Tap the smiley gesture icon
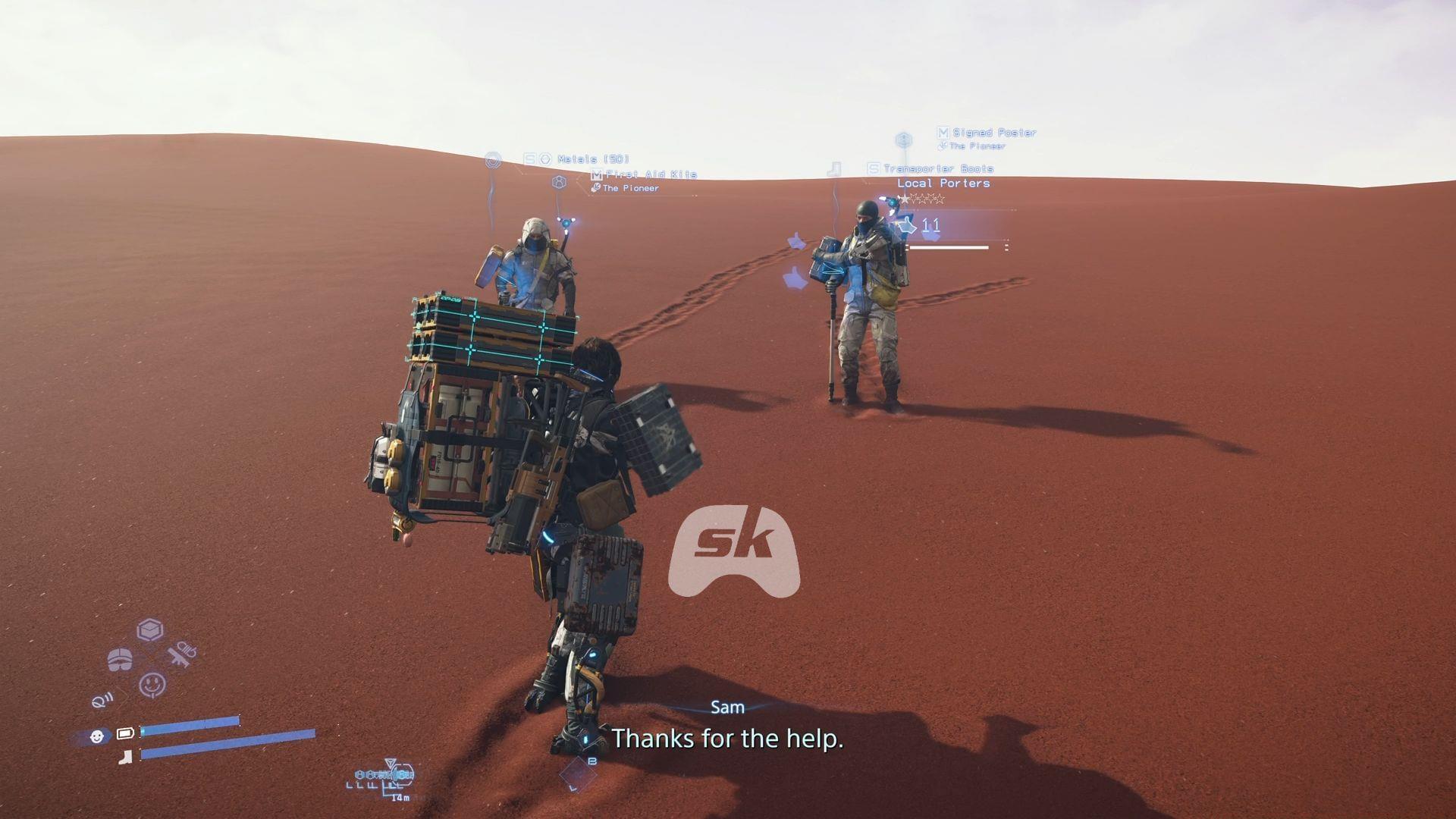 click(152, 683)
